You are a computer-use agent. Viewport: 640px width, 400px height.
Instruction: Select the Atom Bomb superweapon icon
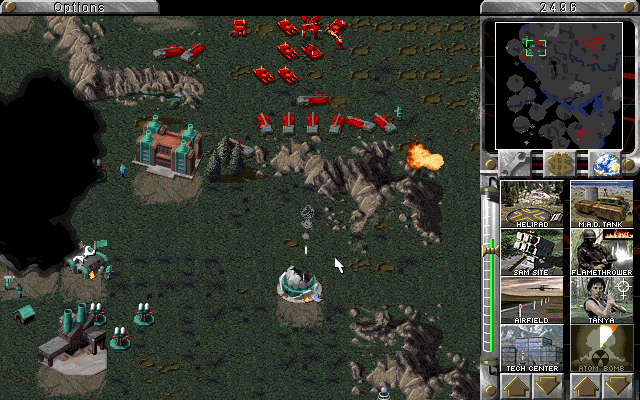point(602,347)
